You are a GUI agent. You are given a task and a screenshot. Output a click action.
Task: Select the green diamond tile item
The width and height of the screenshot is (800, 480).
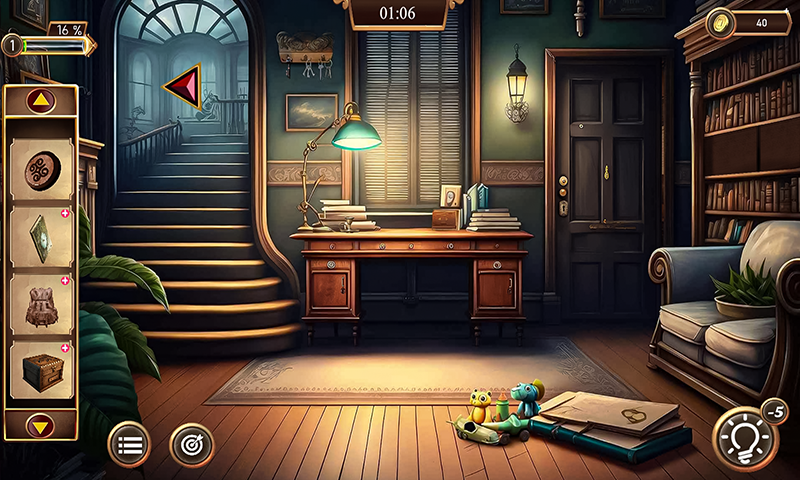tap(41, 236)
